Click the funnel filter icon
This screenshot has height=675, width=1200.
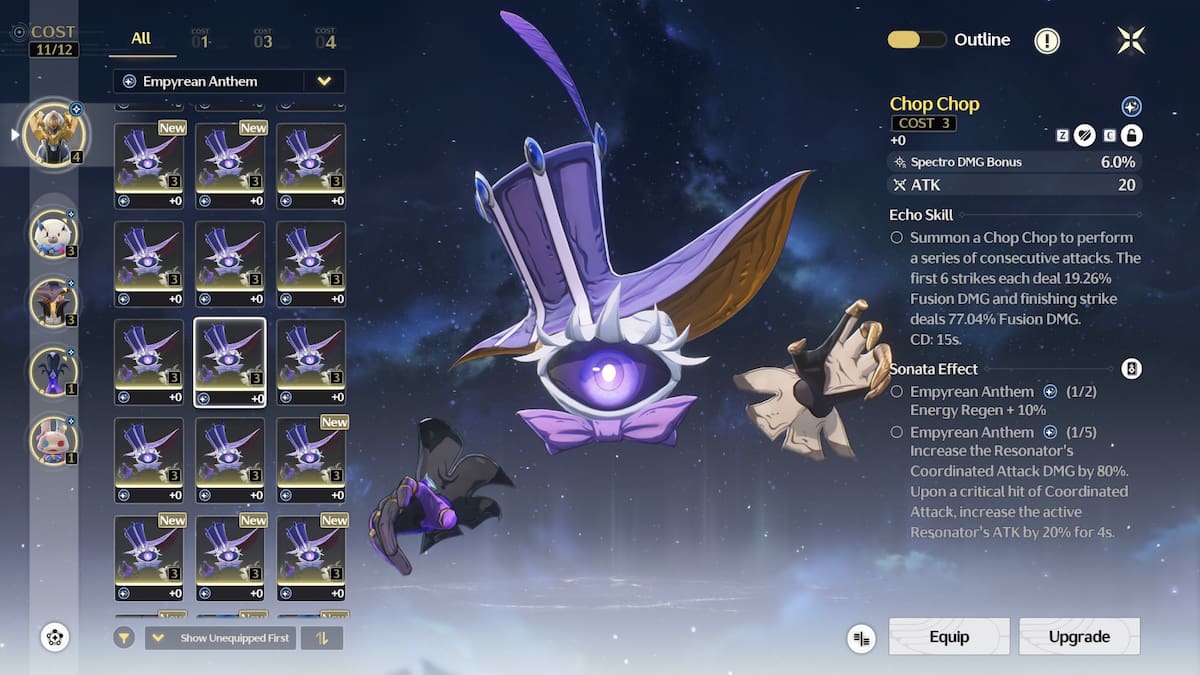coord(124,638)
